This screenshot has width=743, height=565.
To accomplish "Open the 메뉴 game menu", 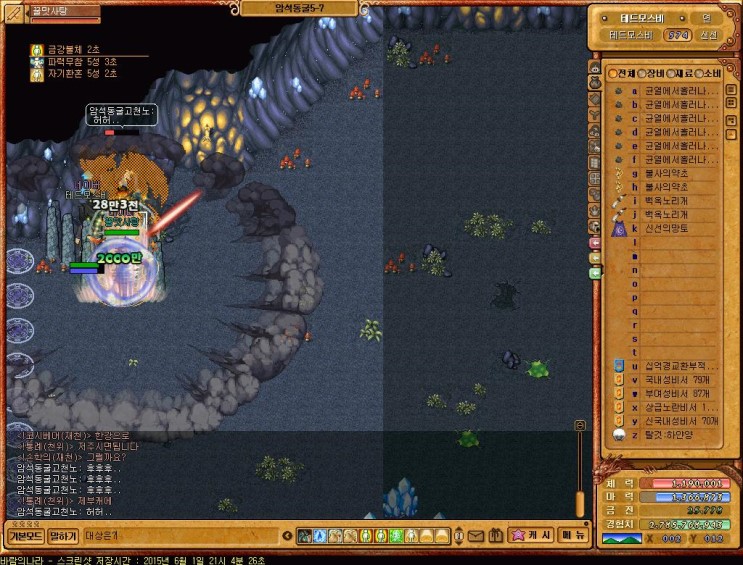I will [574, 536].
